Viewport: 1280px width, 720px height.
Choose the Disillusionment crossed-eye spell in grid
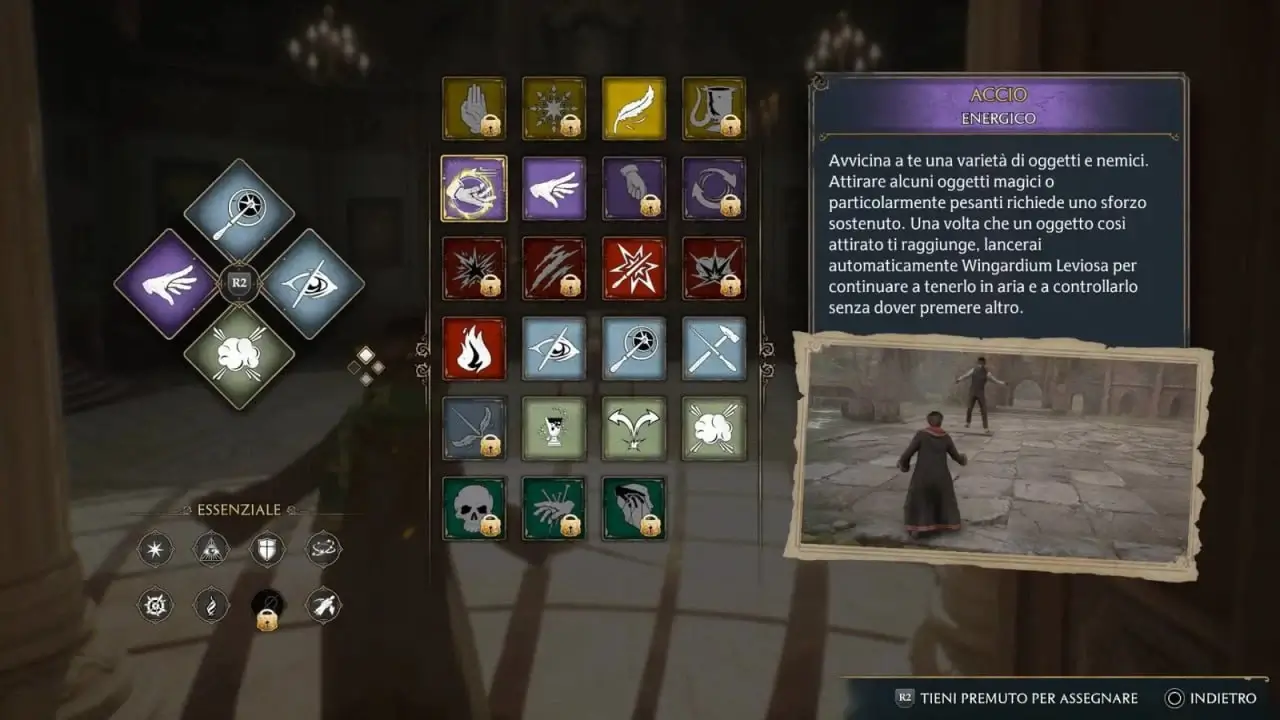[554, 348]
